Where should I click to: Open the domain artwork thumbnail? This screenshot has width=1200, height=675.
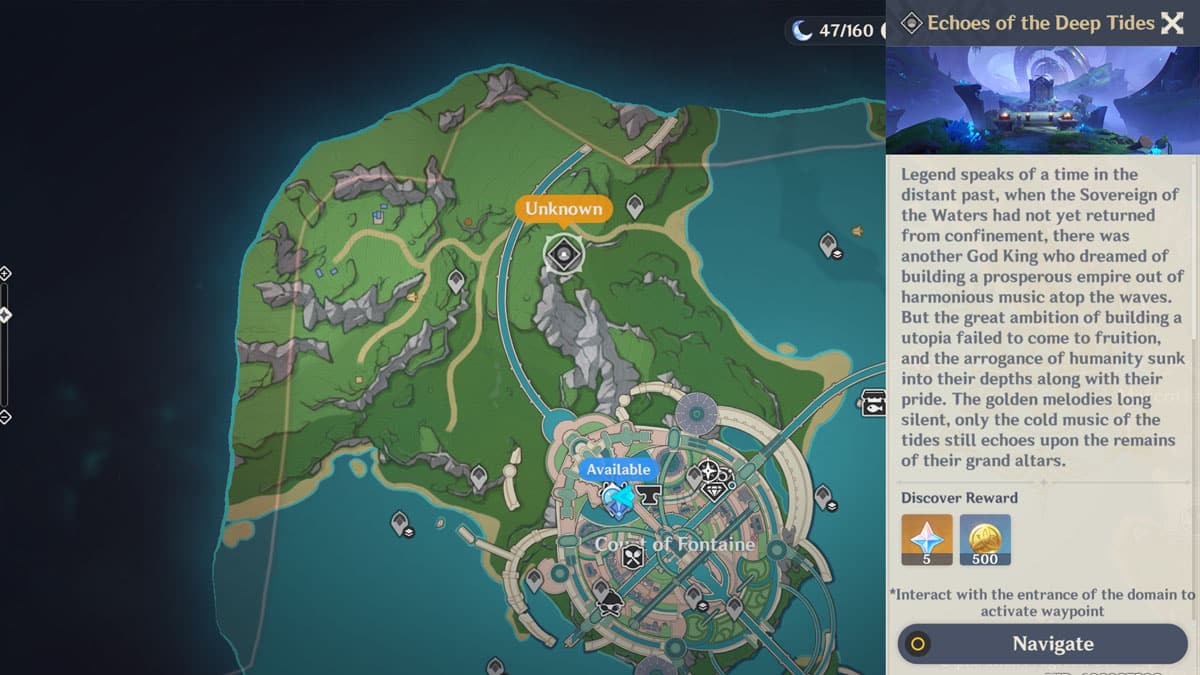pos(1035,100)
